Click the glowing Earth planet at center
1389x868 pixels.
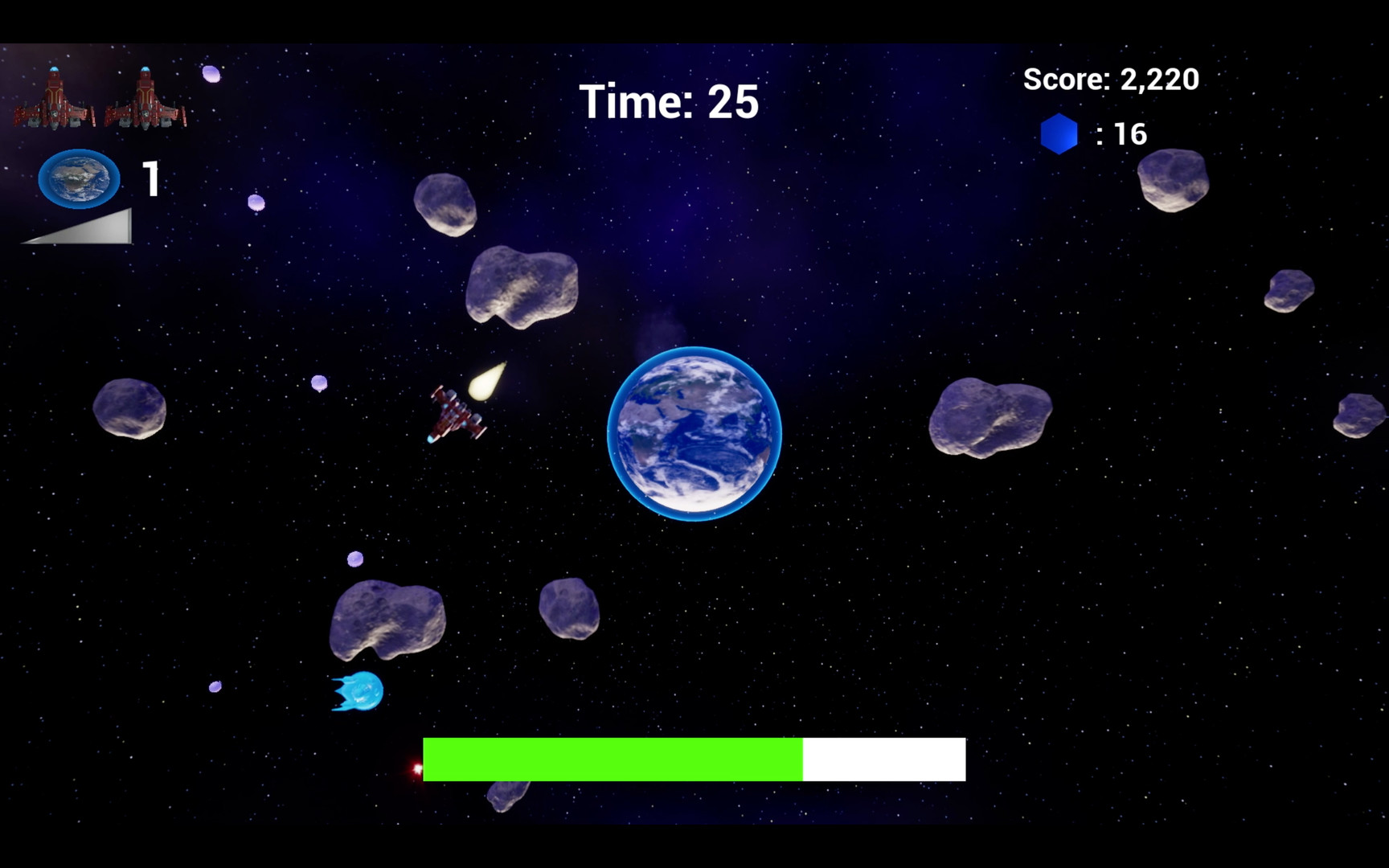coord(696,436)
